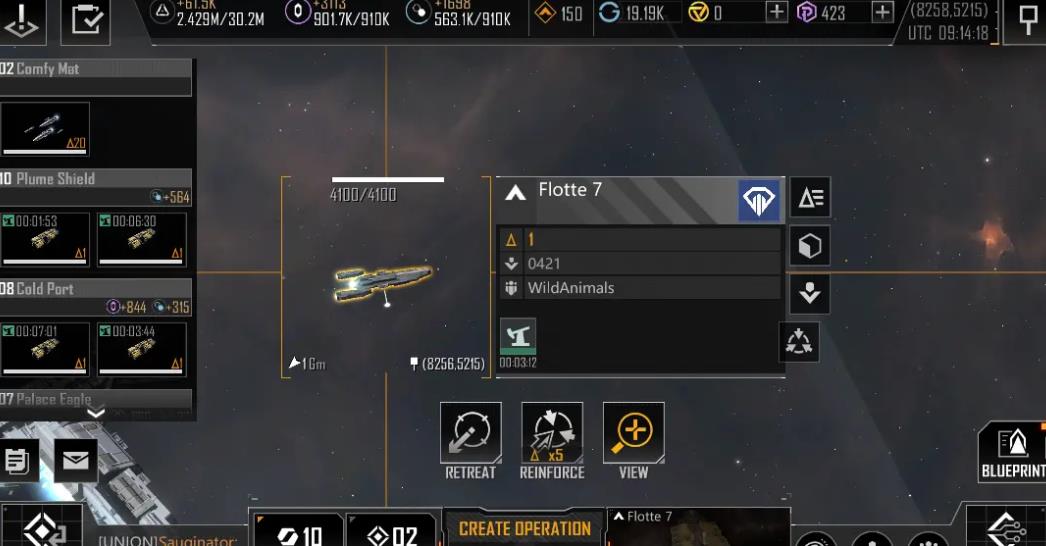Reinforce the selected fleet
1046x546 pixels.
[551, 433]
